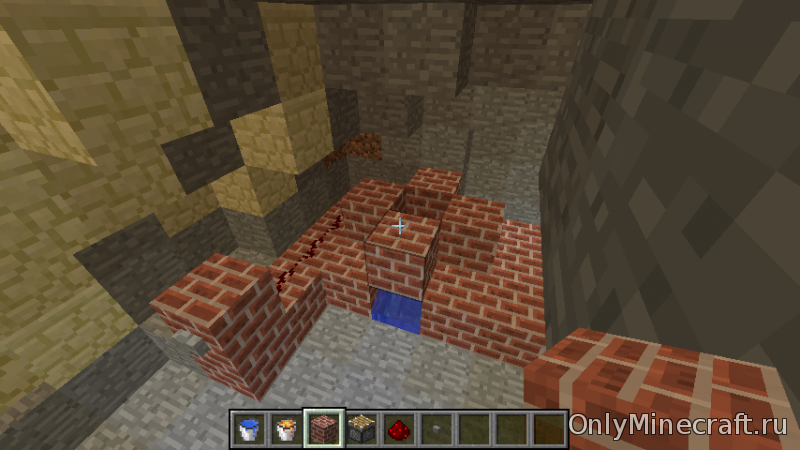Choose the brick block in the hotbar
Viewport: 800px width, 450px height.
pyautogui.click(x=325, y=428)
